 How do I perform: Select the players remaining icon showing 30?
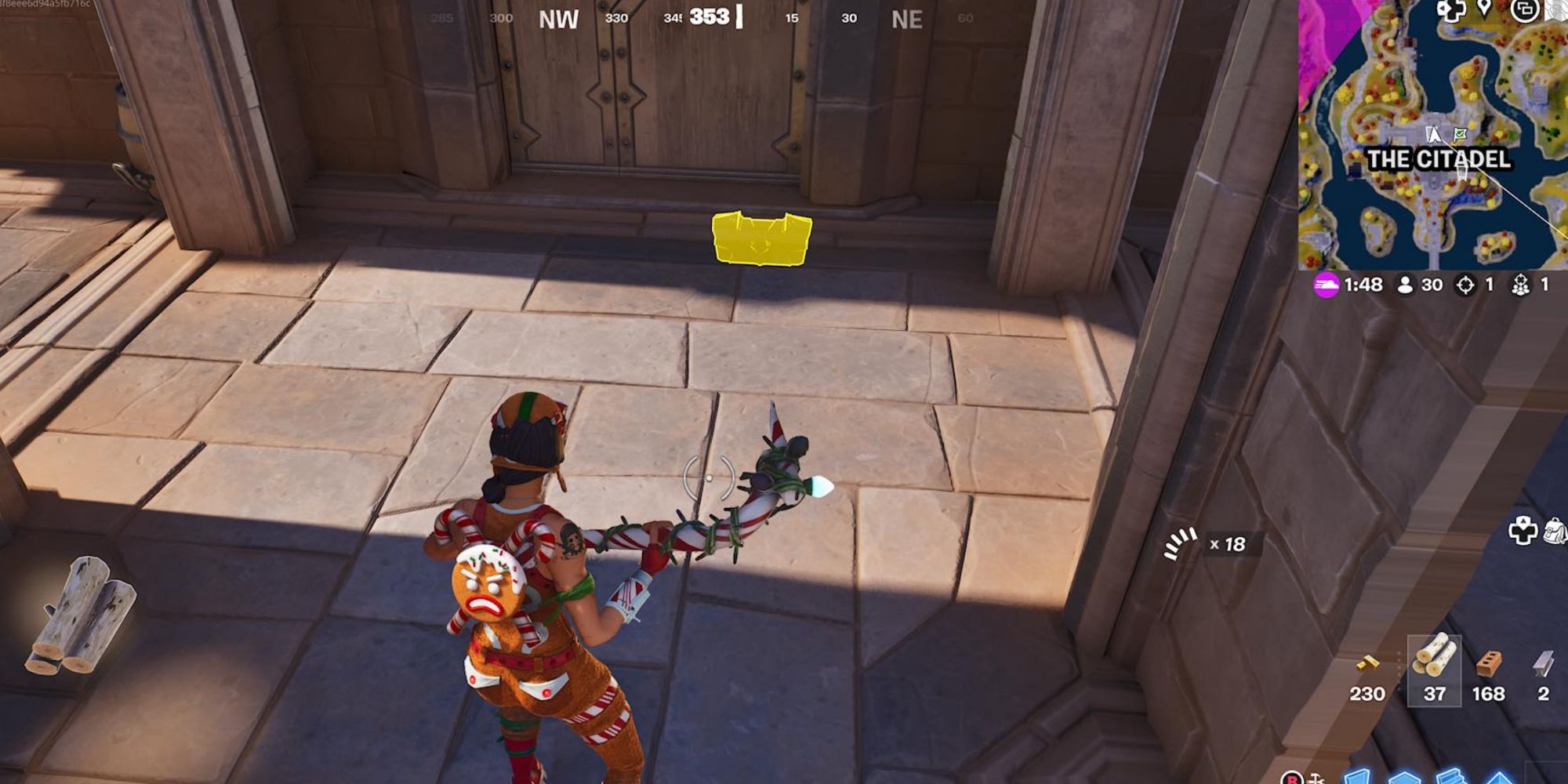1405,285
